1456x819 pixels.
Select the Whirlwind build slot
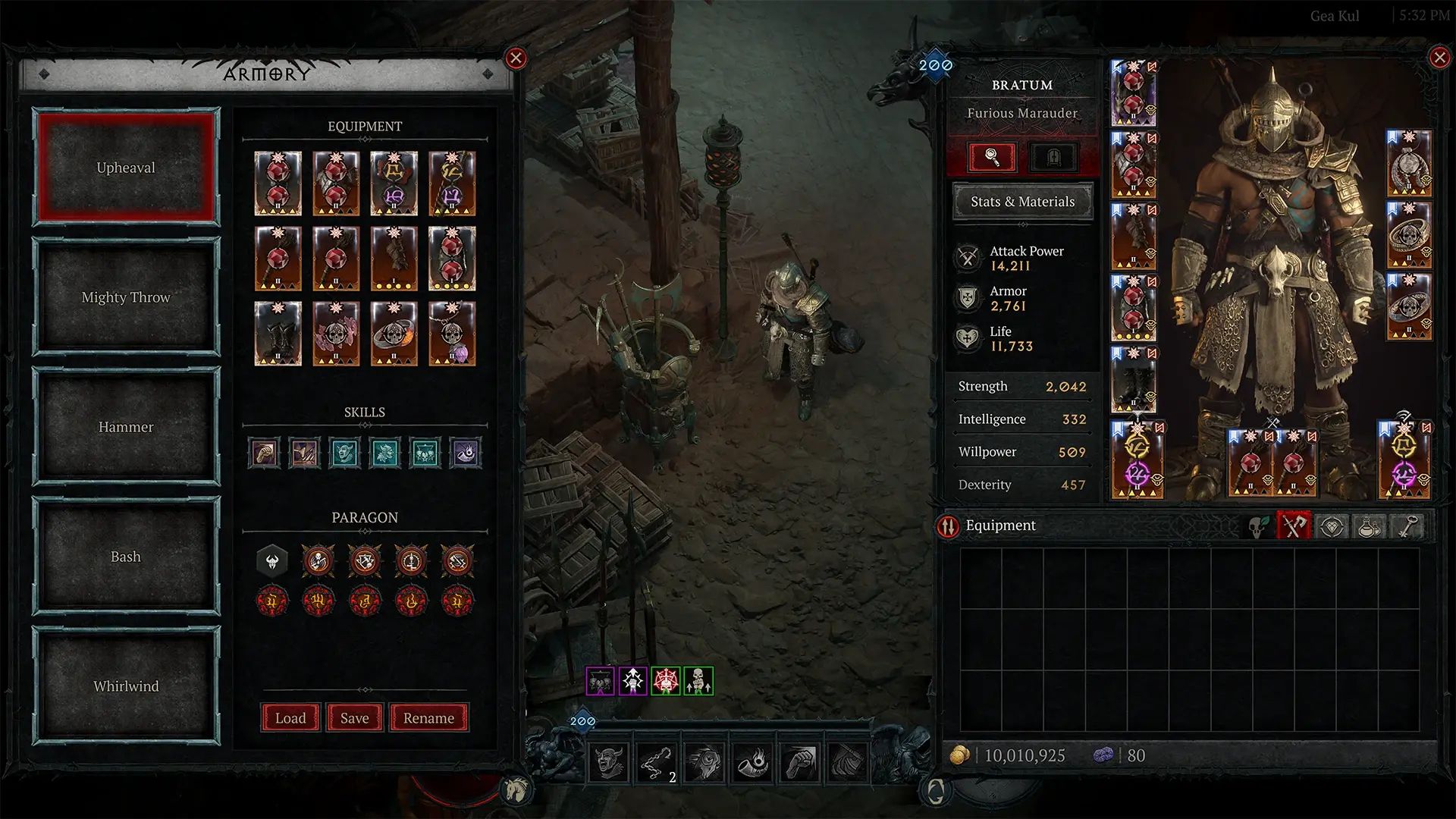124,686
